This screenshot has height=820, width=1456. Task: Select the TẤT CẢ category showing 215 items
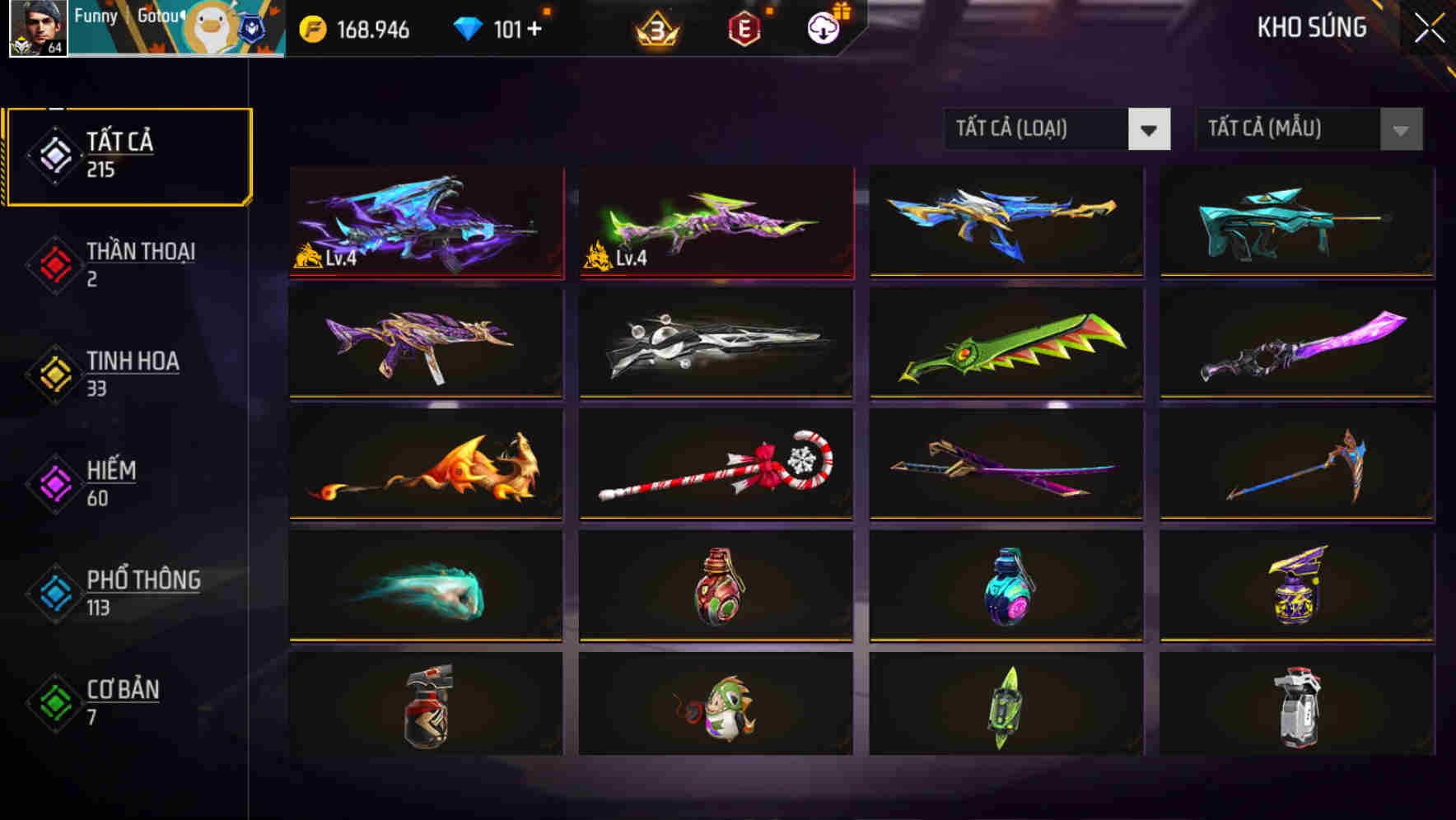pos(128,153)
